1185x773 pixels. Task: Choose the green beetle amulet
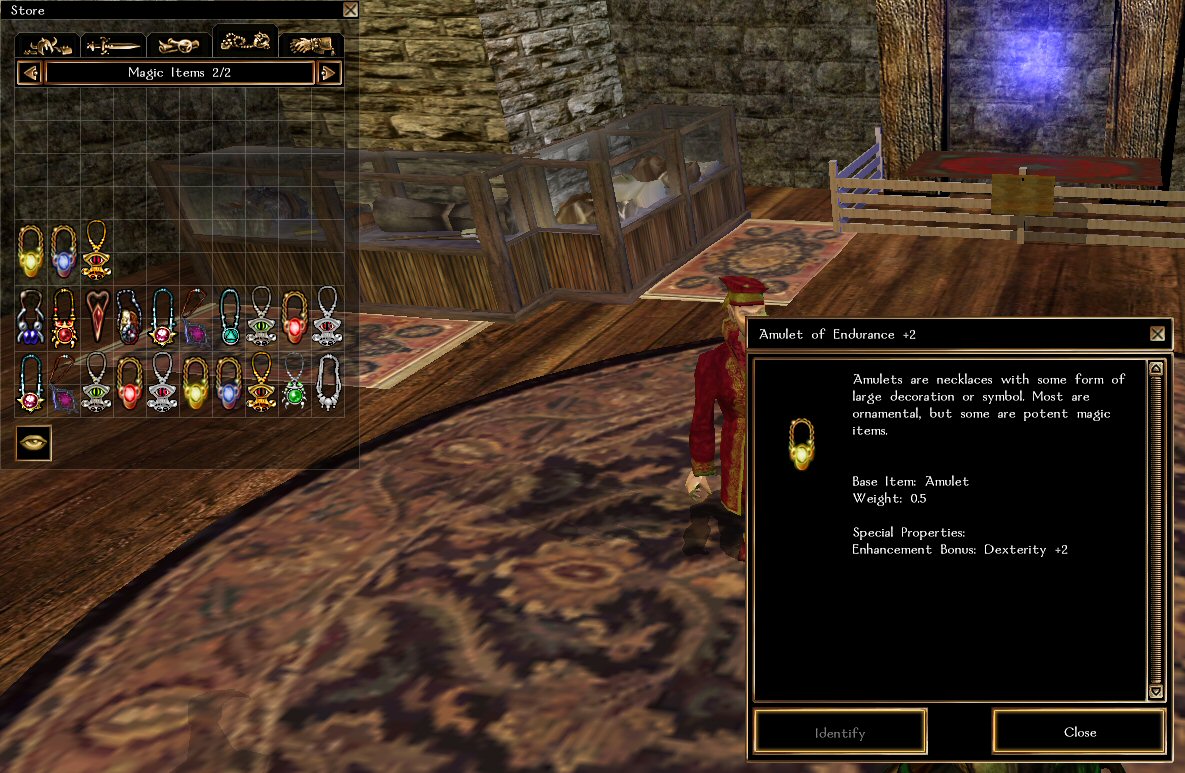coord(295,382)
